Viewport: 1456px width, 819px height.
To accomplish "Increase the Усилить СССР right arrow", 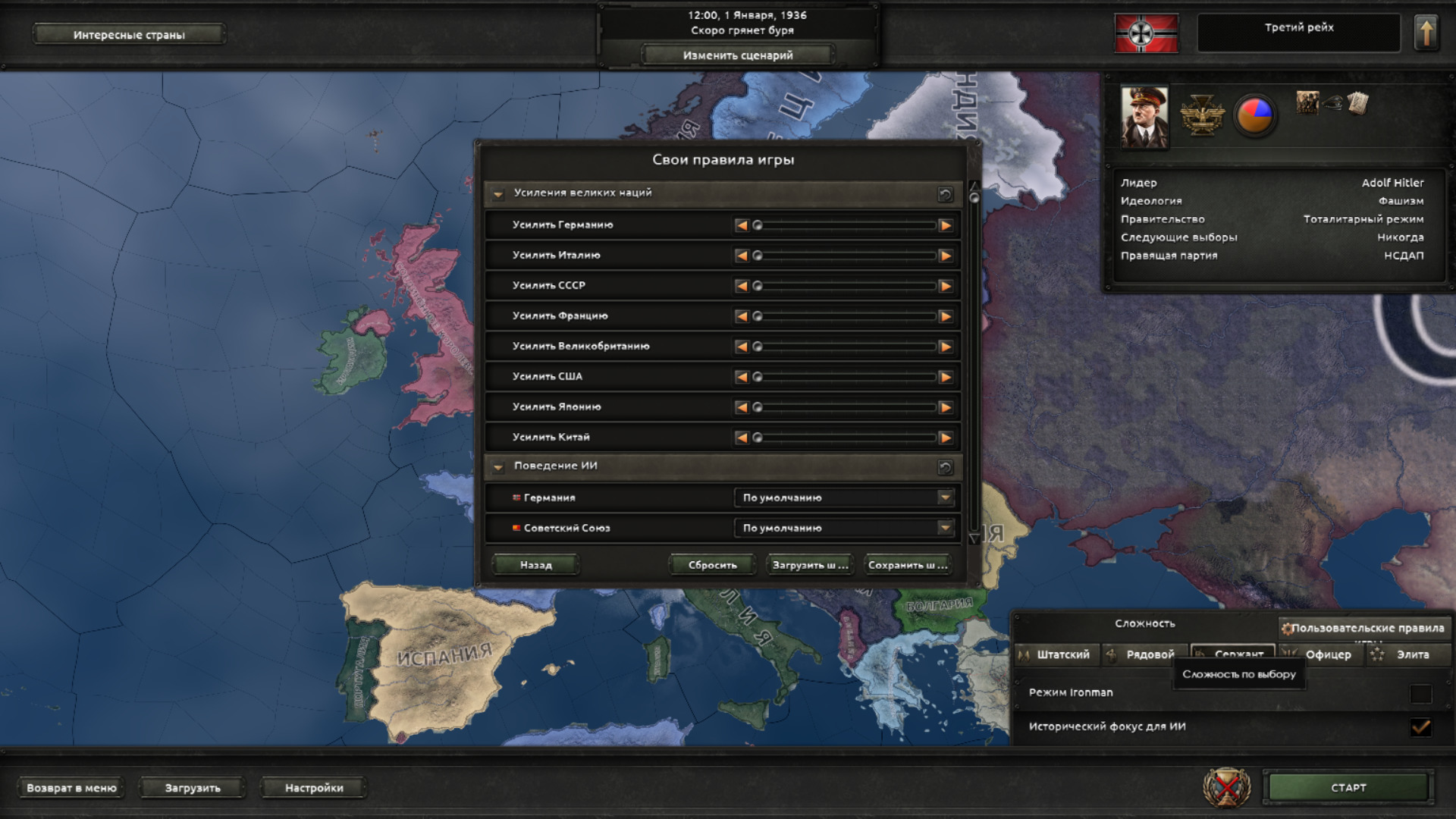I will (x=945, y=286).
